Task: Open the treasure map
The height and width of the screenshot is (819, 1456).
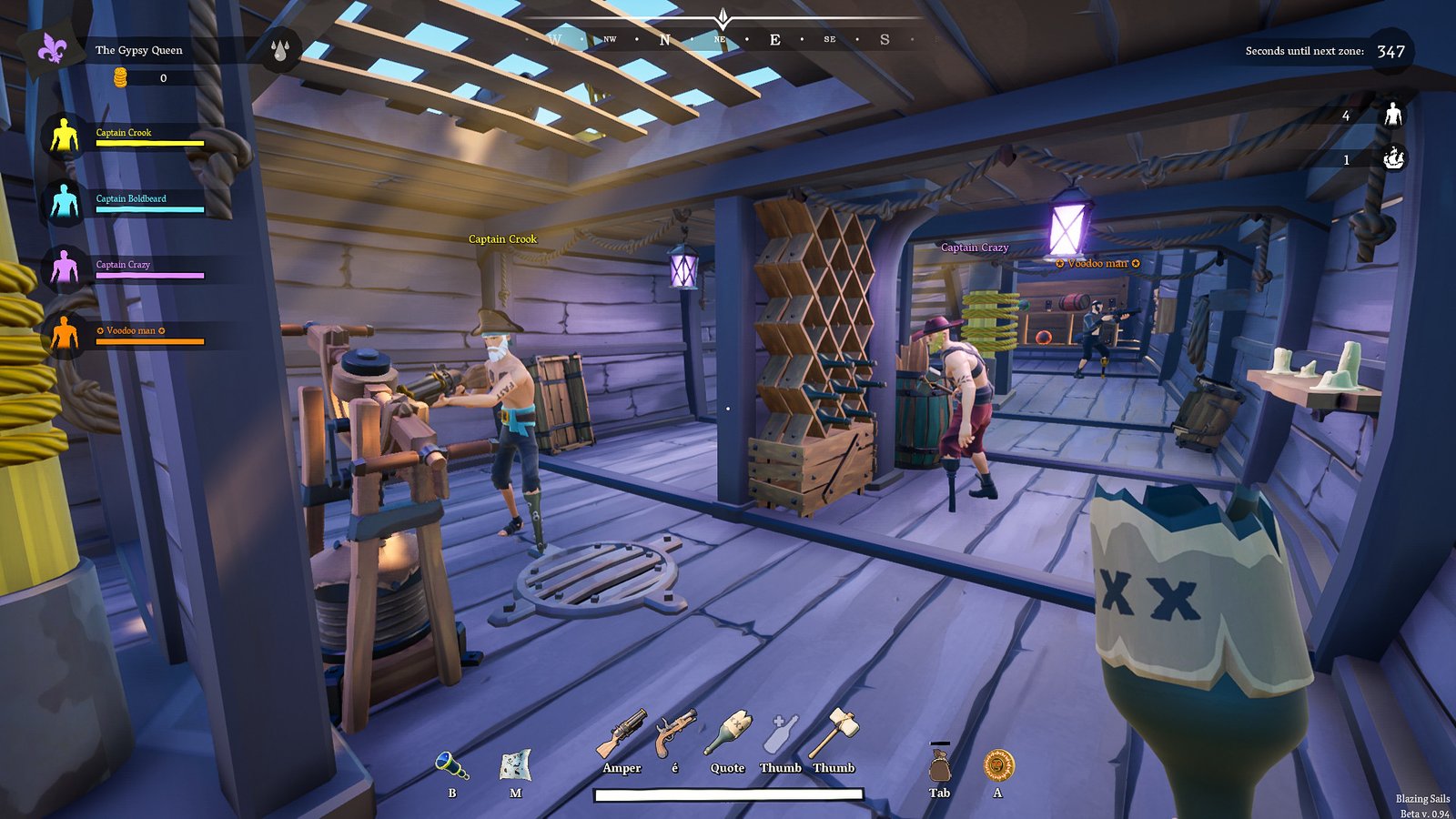Action: 515,764
